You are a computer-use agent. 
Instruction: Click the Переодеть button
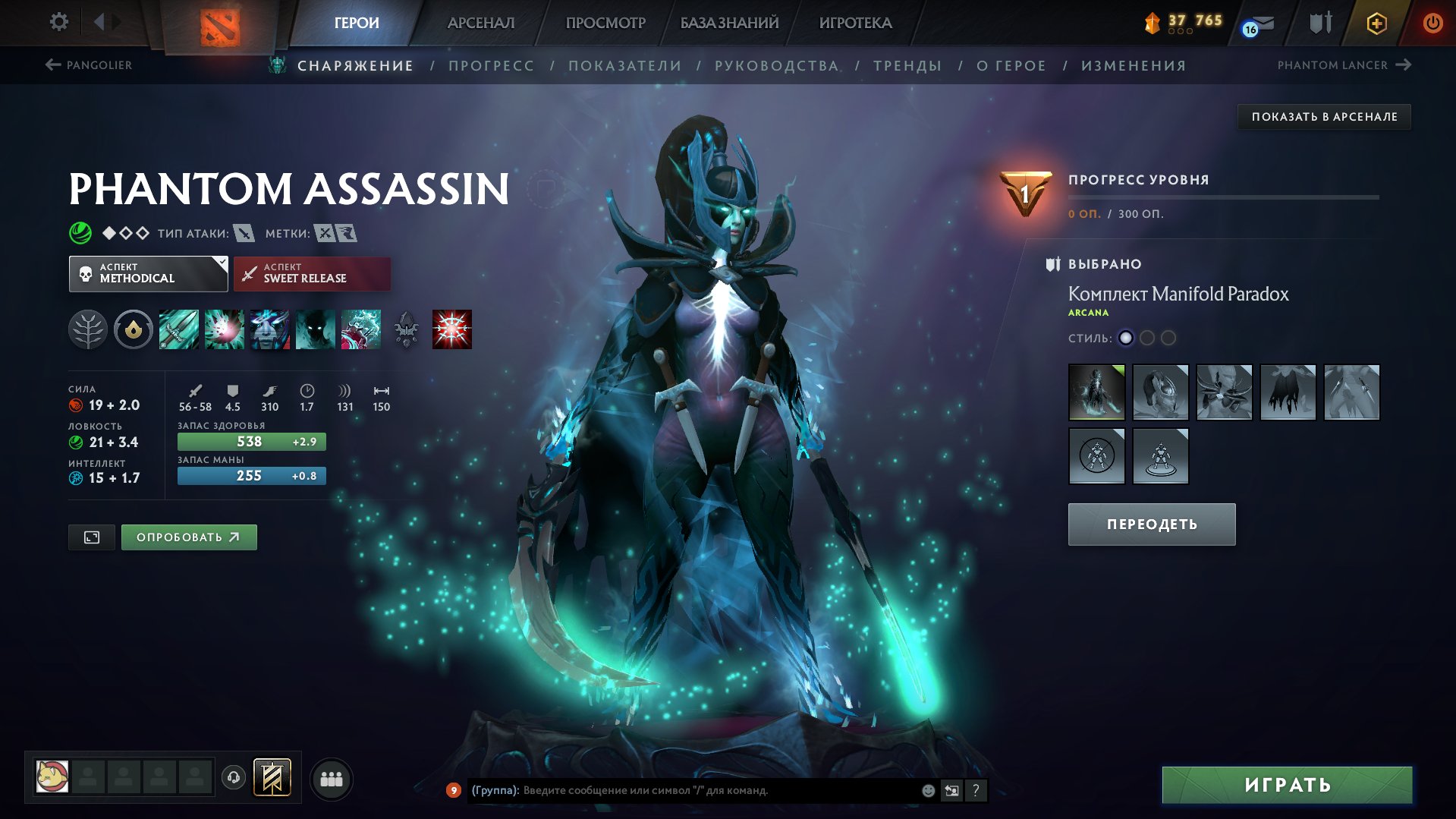[x=1151, y=524]
